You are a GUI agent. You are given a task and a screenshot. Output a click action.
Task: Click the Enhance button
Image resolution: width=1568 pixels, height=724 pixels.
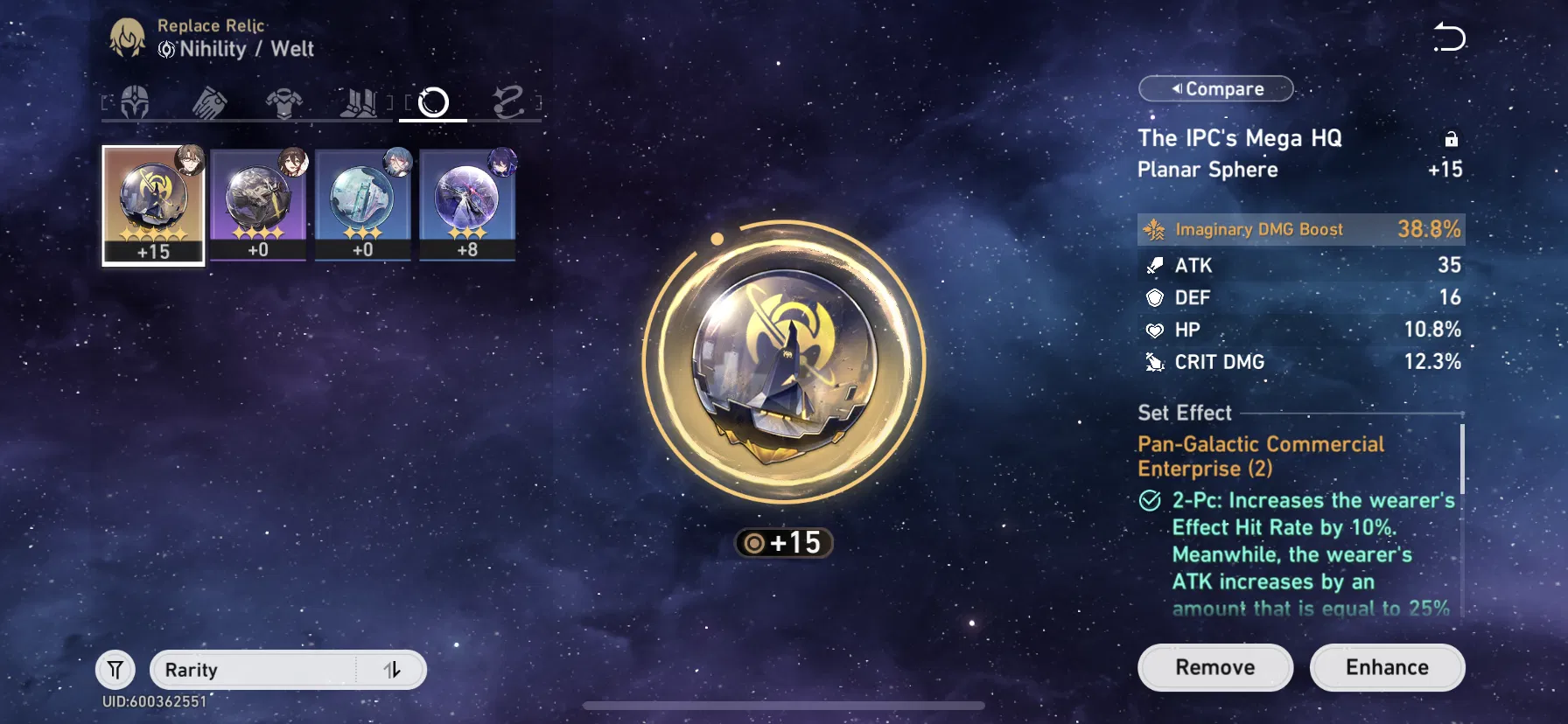pyautogui.click(x=1387, y=667)
